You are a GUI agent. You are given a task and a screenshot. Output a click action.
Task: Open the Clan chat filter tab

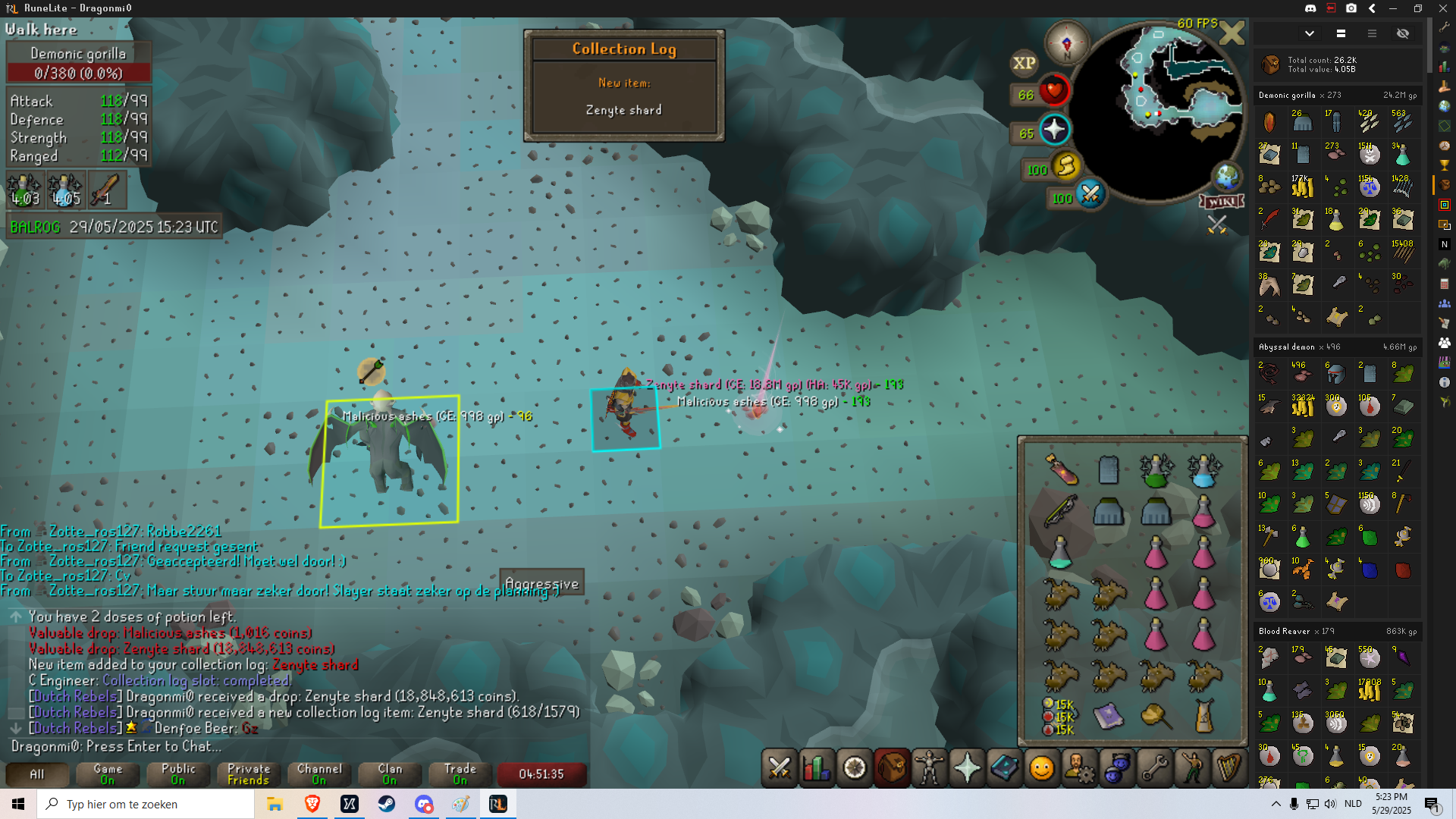390,773
